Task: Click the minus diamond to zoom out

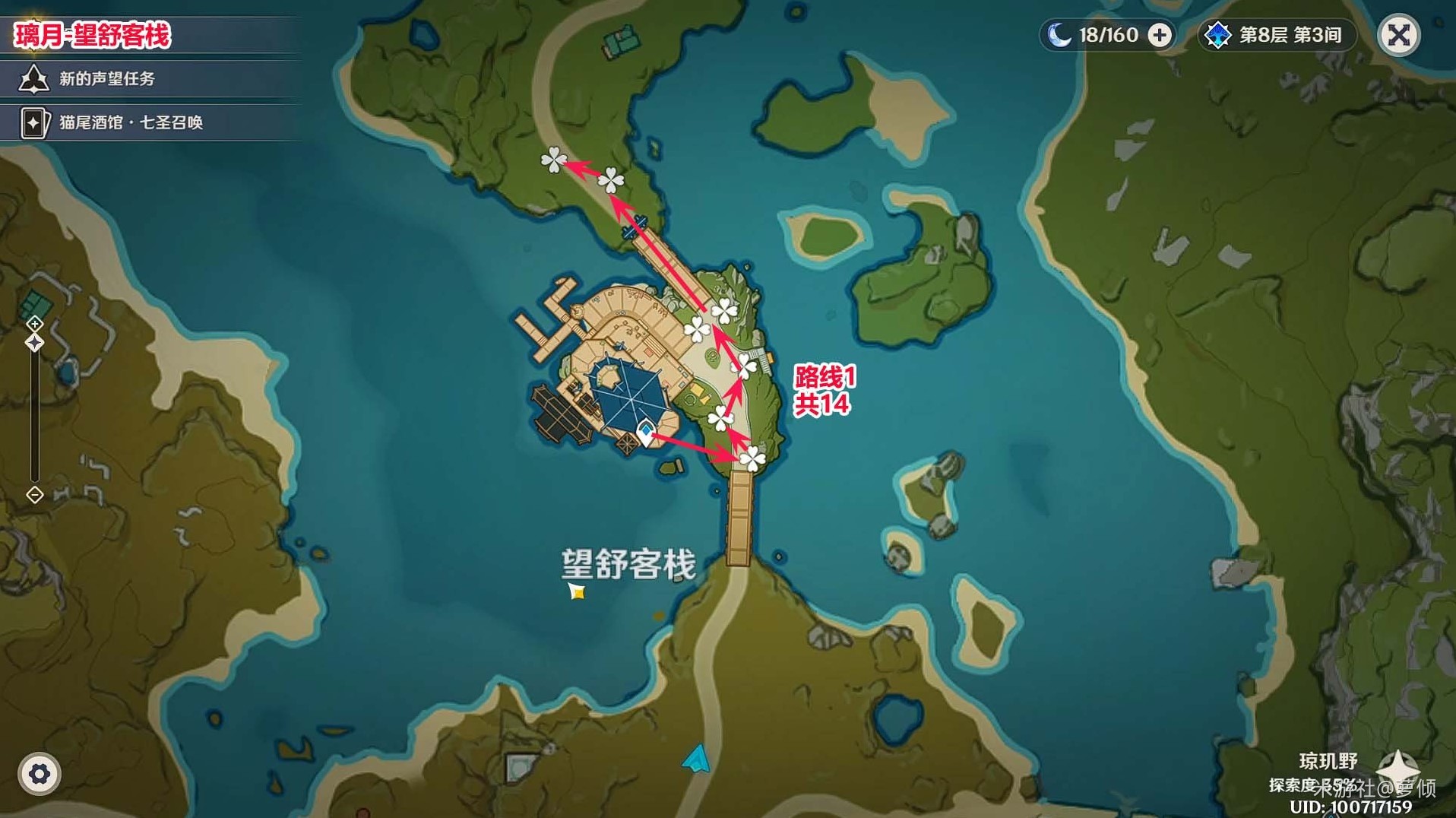Action: [x=33, y=495]
